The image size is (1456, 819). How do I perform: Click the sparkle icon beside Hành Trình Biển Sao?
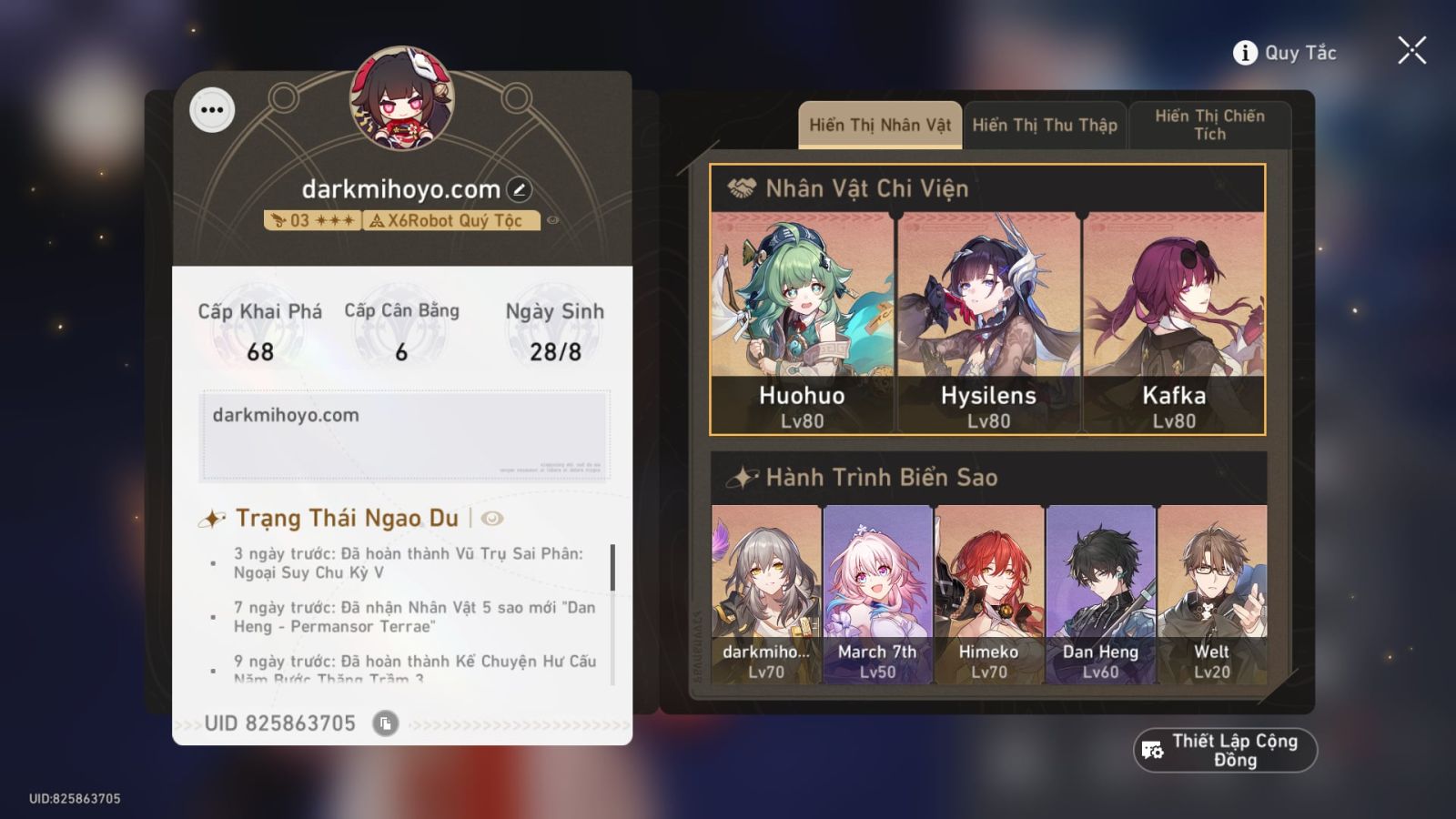(741, 475)
